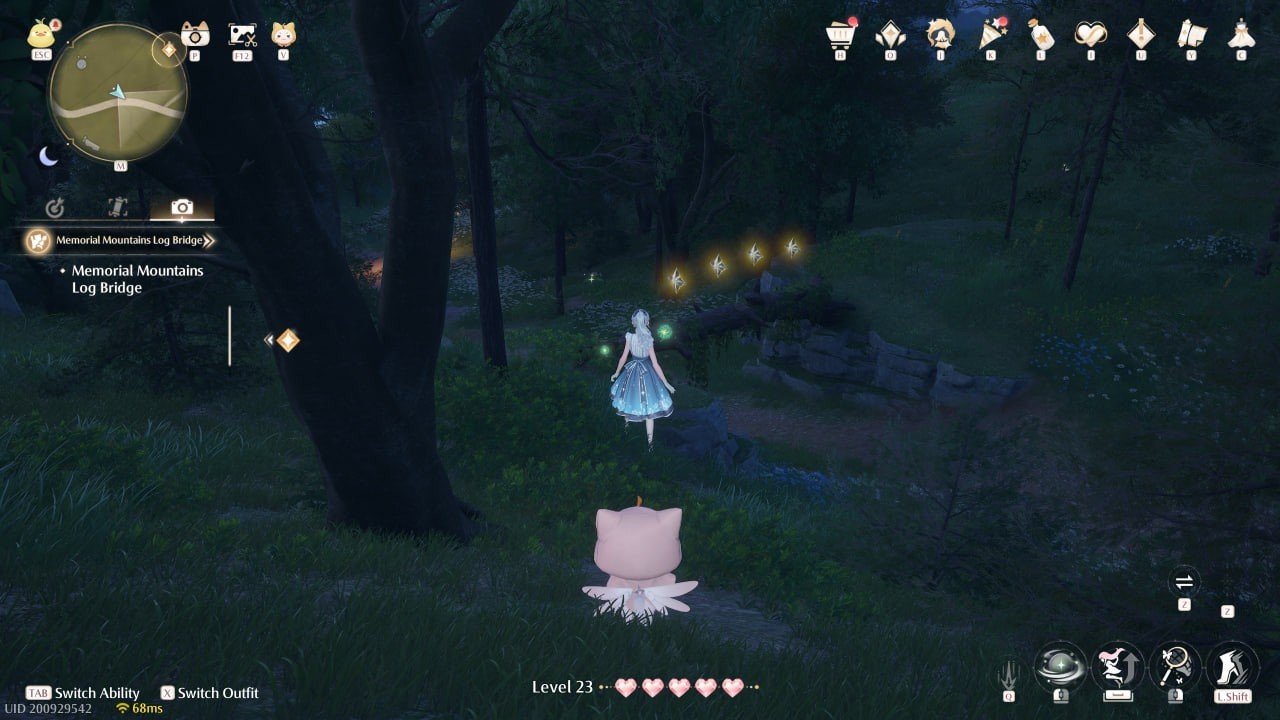
Task: Select the scroll tracker tab
Action: point(118,207)
